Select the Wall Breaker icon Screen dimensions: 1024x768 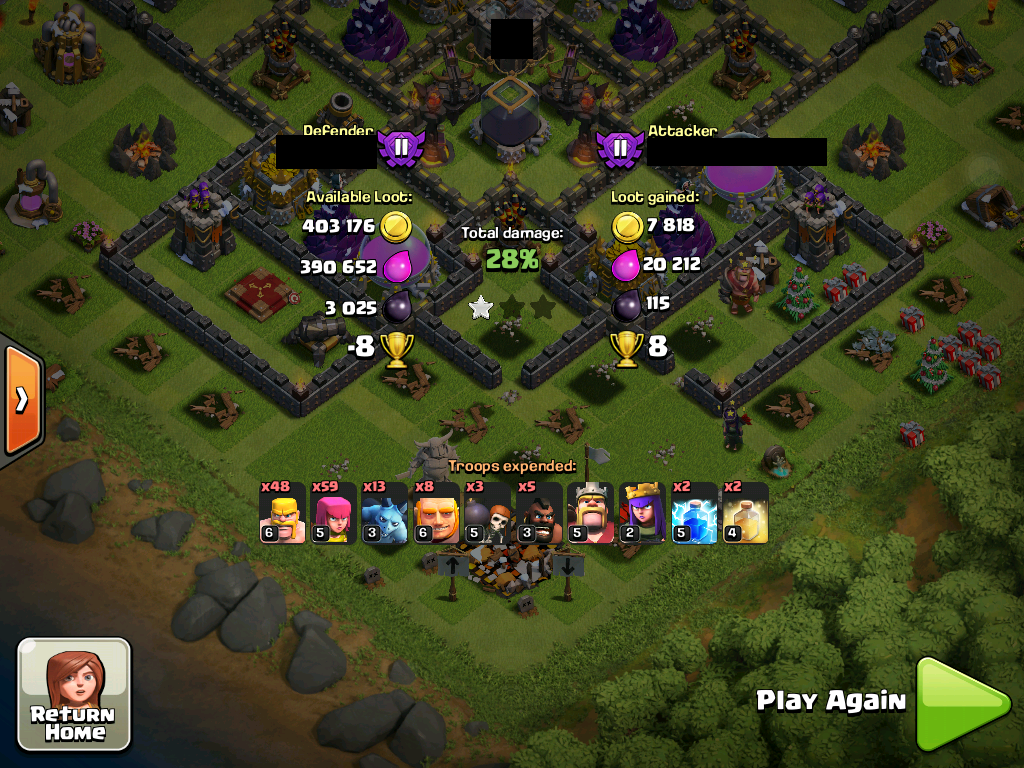point(488,513)
